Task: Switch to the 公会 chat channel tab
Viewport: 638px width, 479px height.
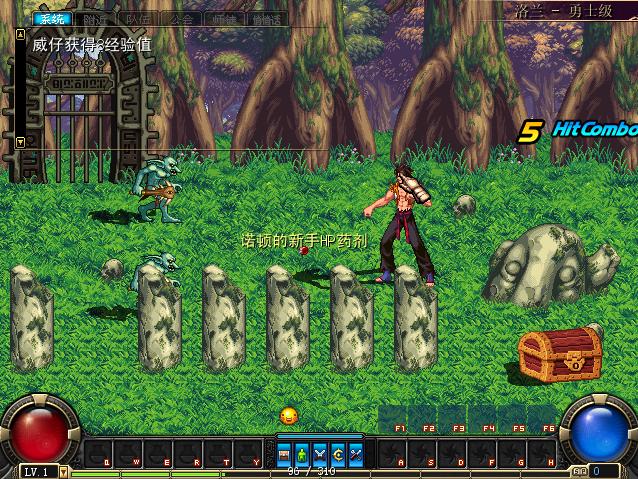Action: pyautogui.click(x=182, y=19)
